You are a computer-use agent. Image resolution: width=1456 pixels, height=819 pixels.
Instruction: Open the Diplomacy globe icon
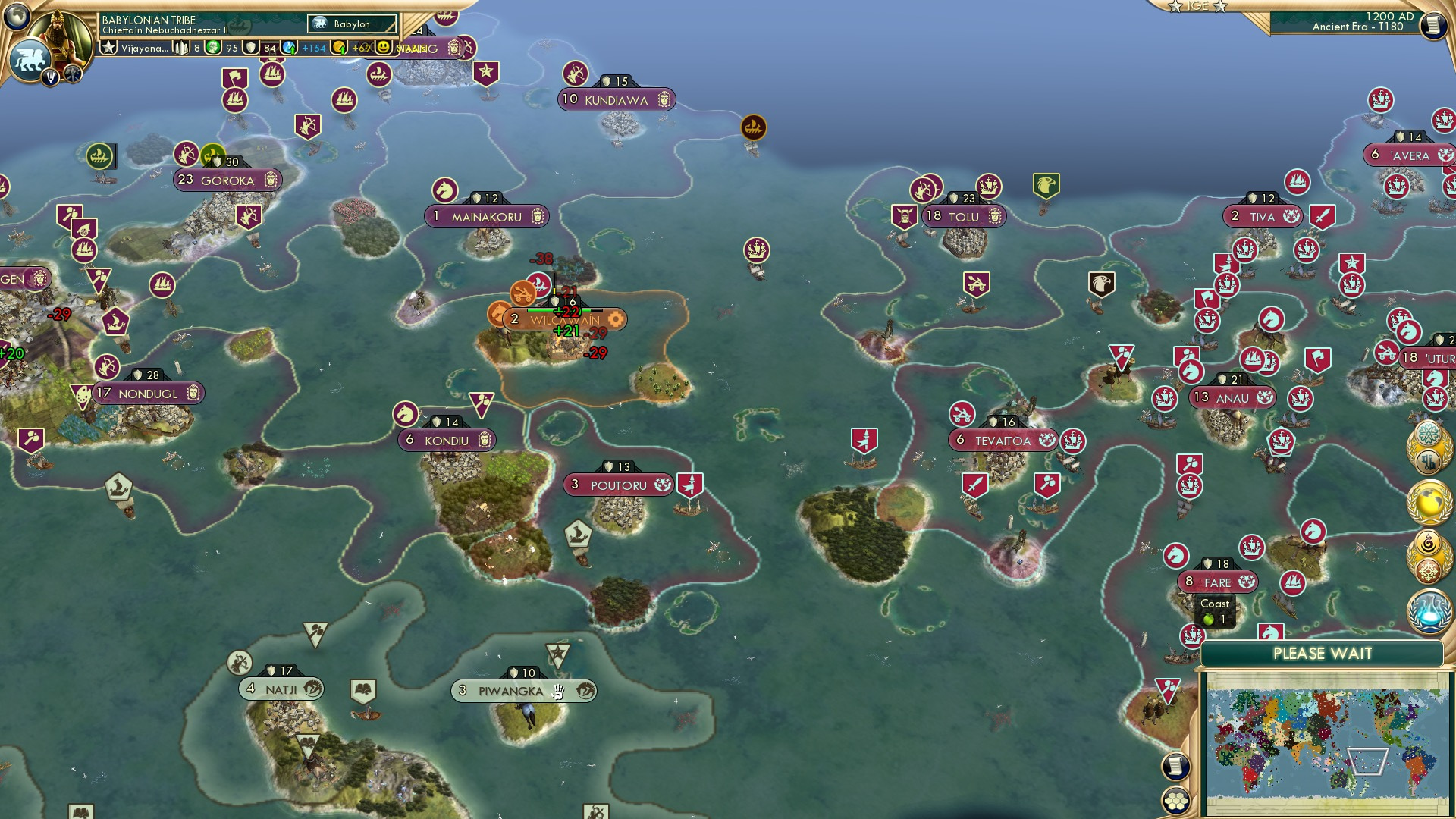(x=1428, y=501)
